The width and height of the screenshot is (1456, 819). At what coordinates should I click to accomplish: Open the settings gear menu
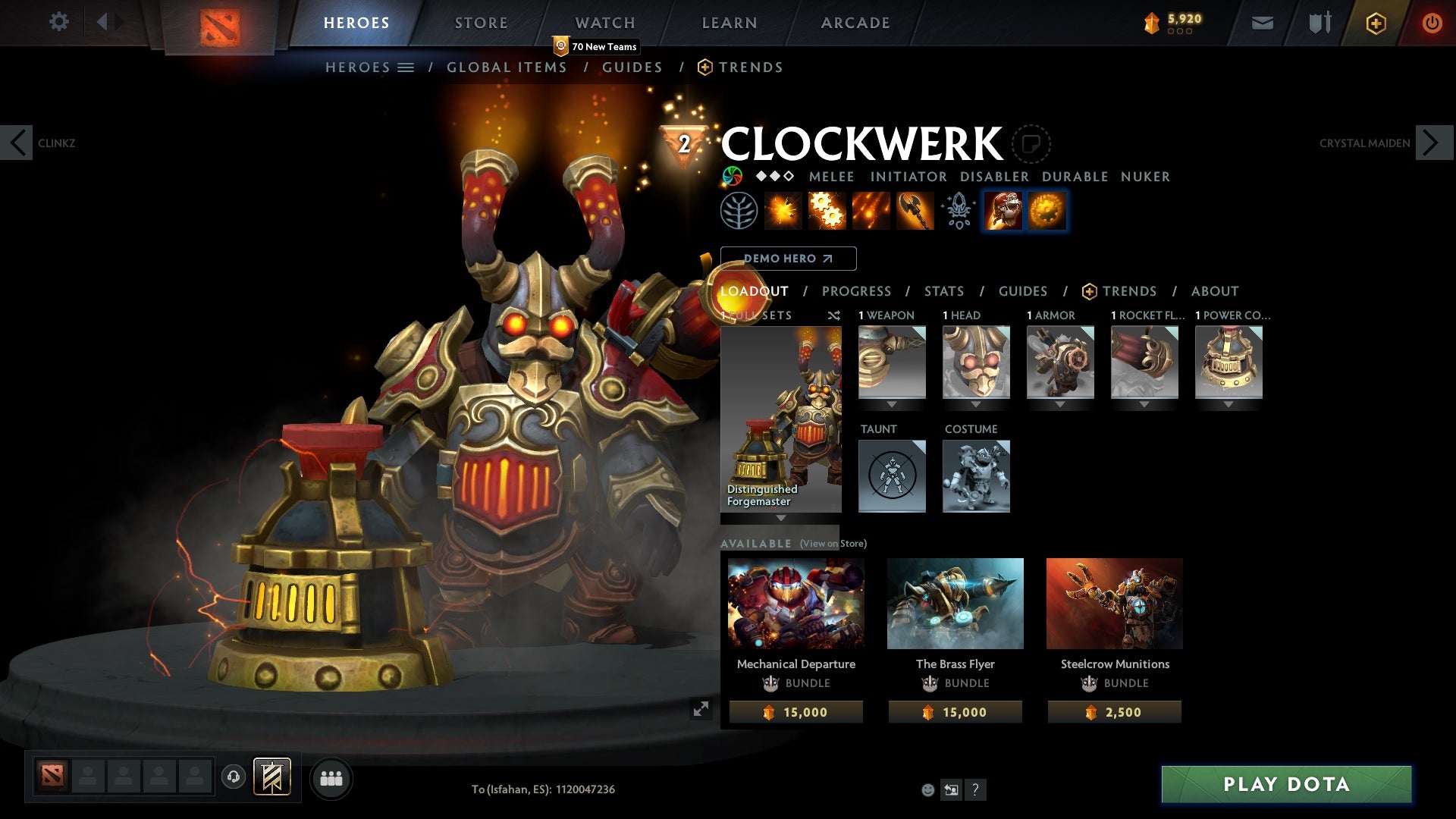coord(59,22)
